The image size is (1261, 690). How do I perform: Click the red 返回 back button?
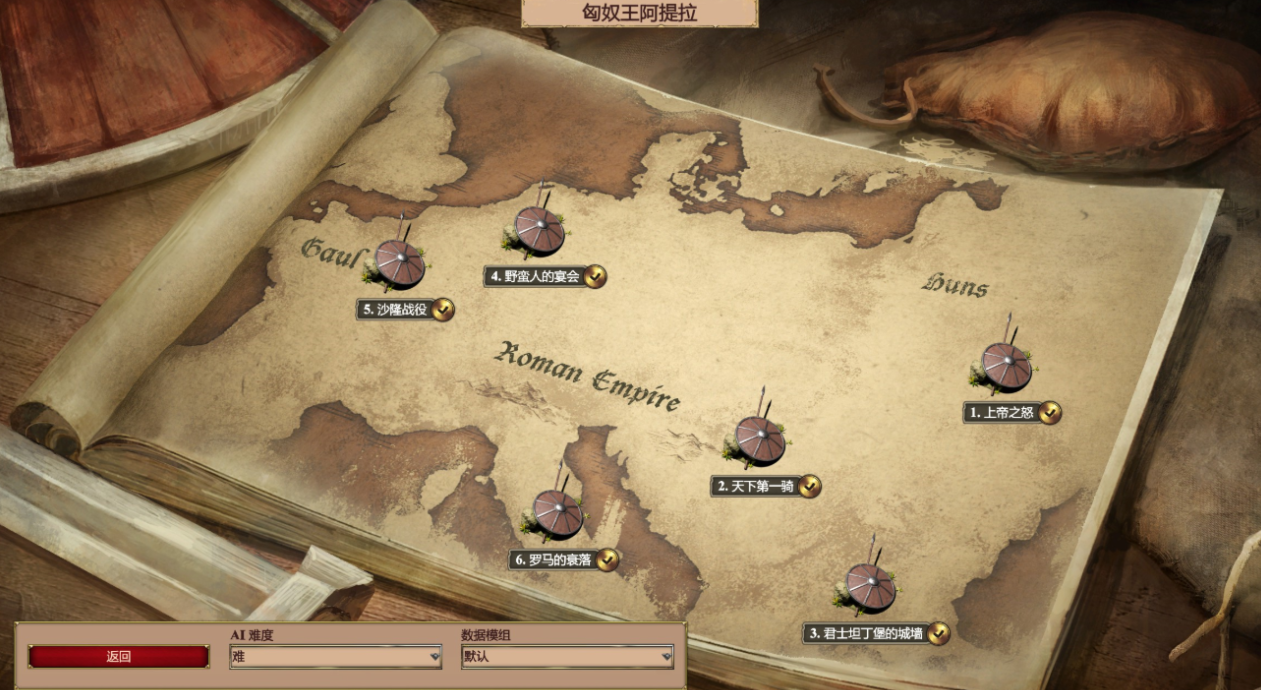(118, 657)
